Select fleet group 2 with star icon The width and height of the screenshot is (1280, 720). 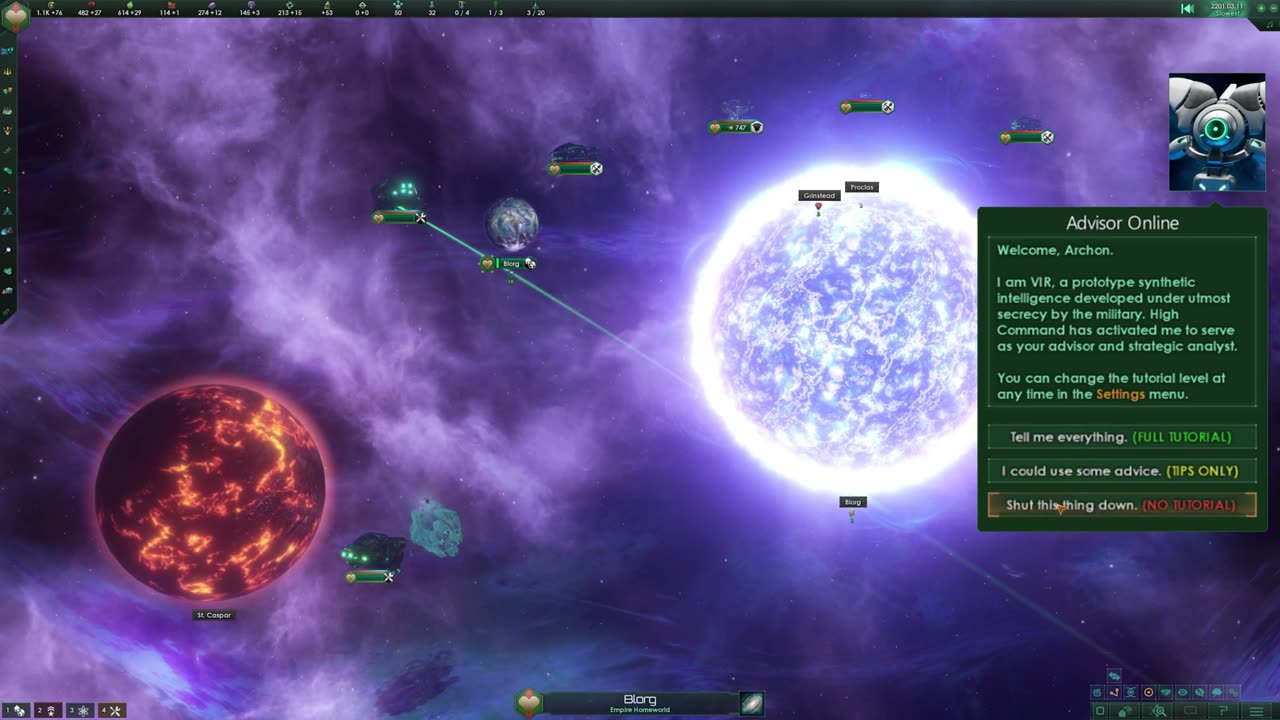pyautogui.click(x=46, y=710)
